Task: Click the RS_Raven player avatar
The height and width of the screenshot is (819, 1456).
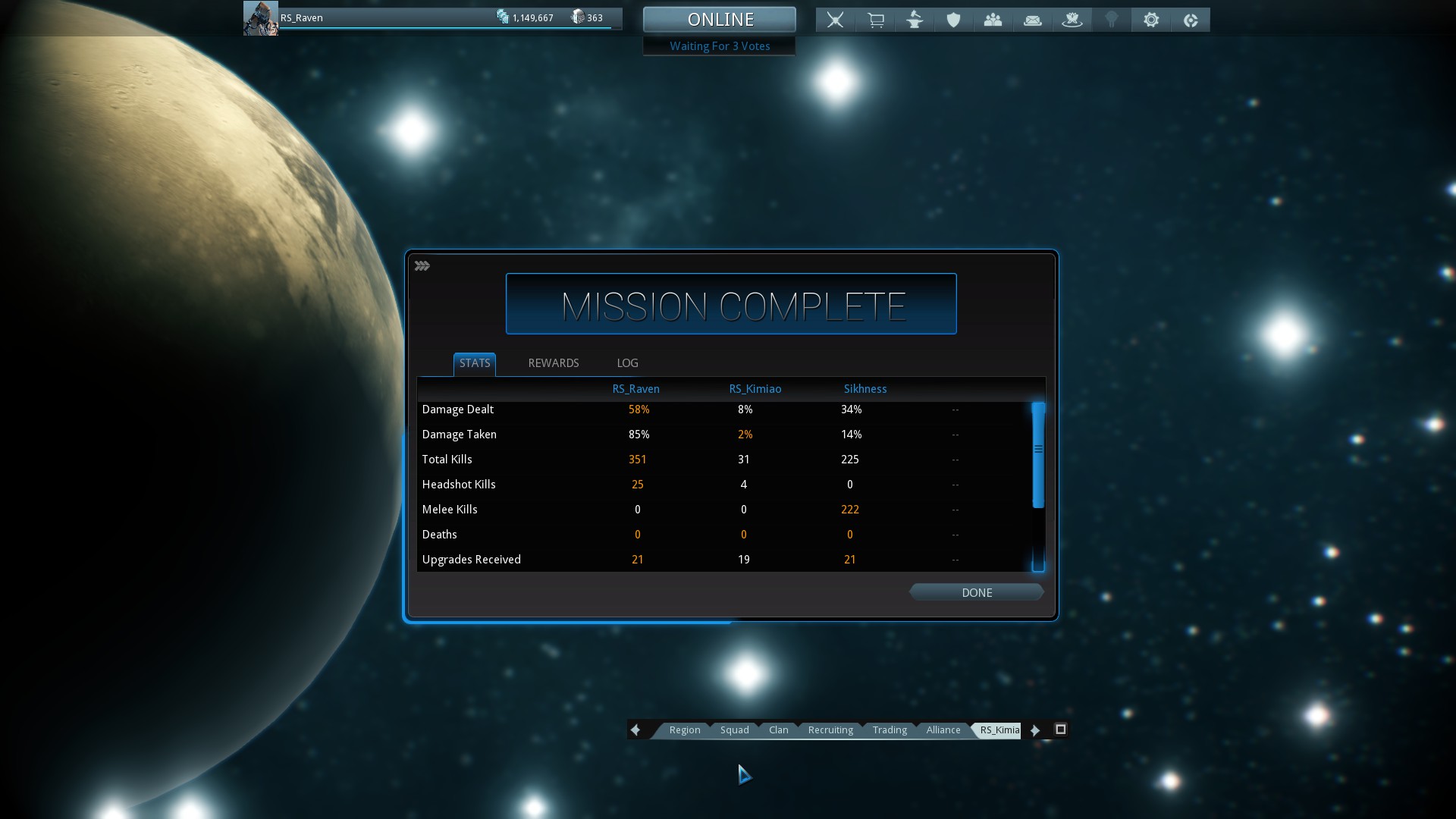Action: [x=260, y=18]
